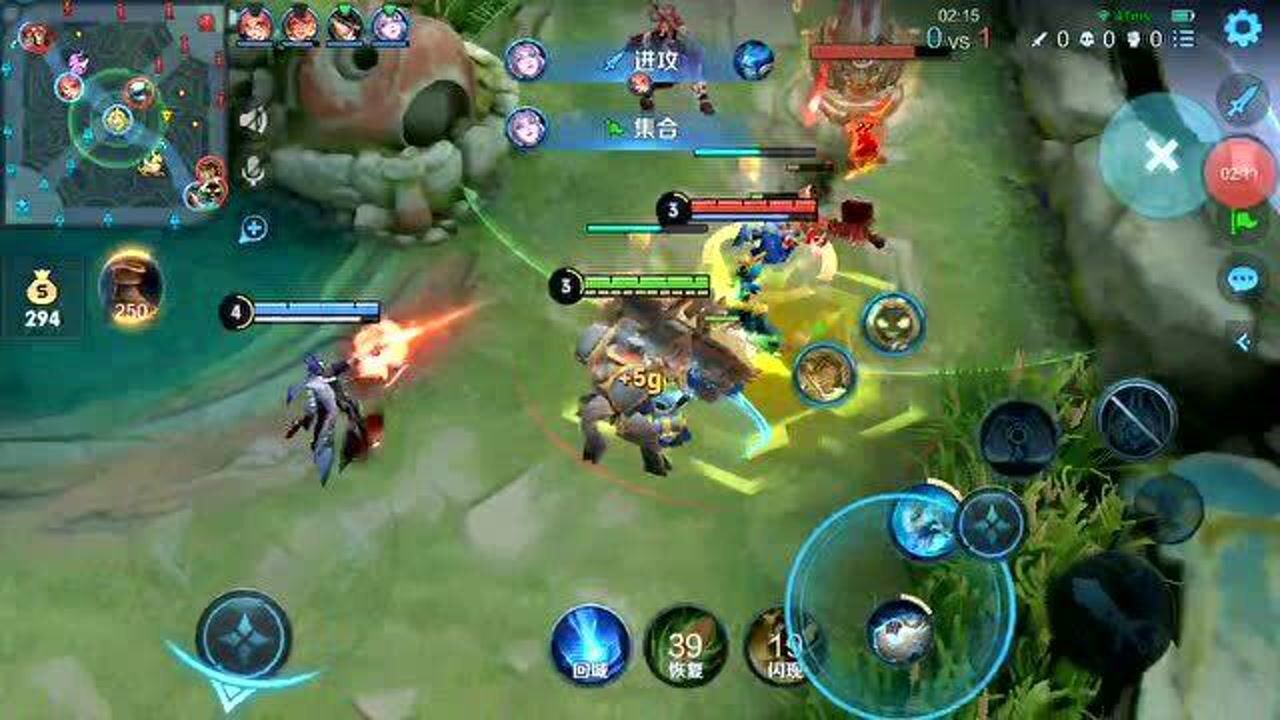Activate the 回城 recall button
This screenshot has width=1280, height=720.
pyautogui.click(x=590, y=645)
